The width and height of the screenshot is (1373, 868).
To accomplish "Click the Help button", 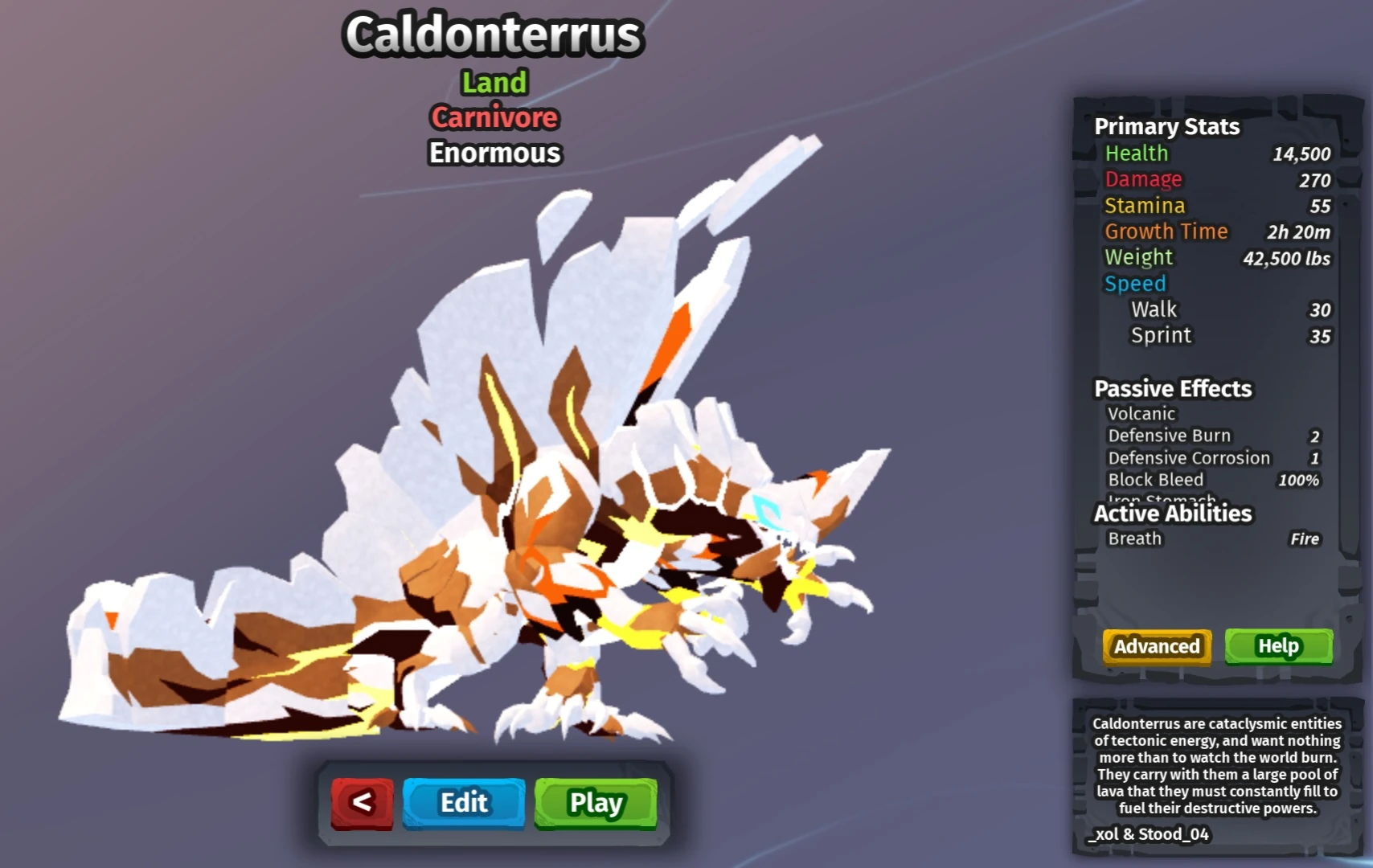I will (x=1278, y=645).
